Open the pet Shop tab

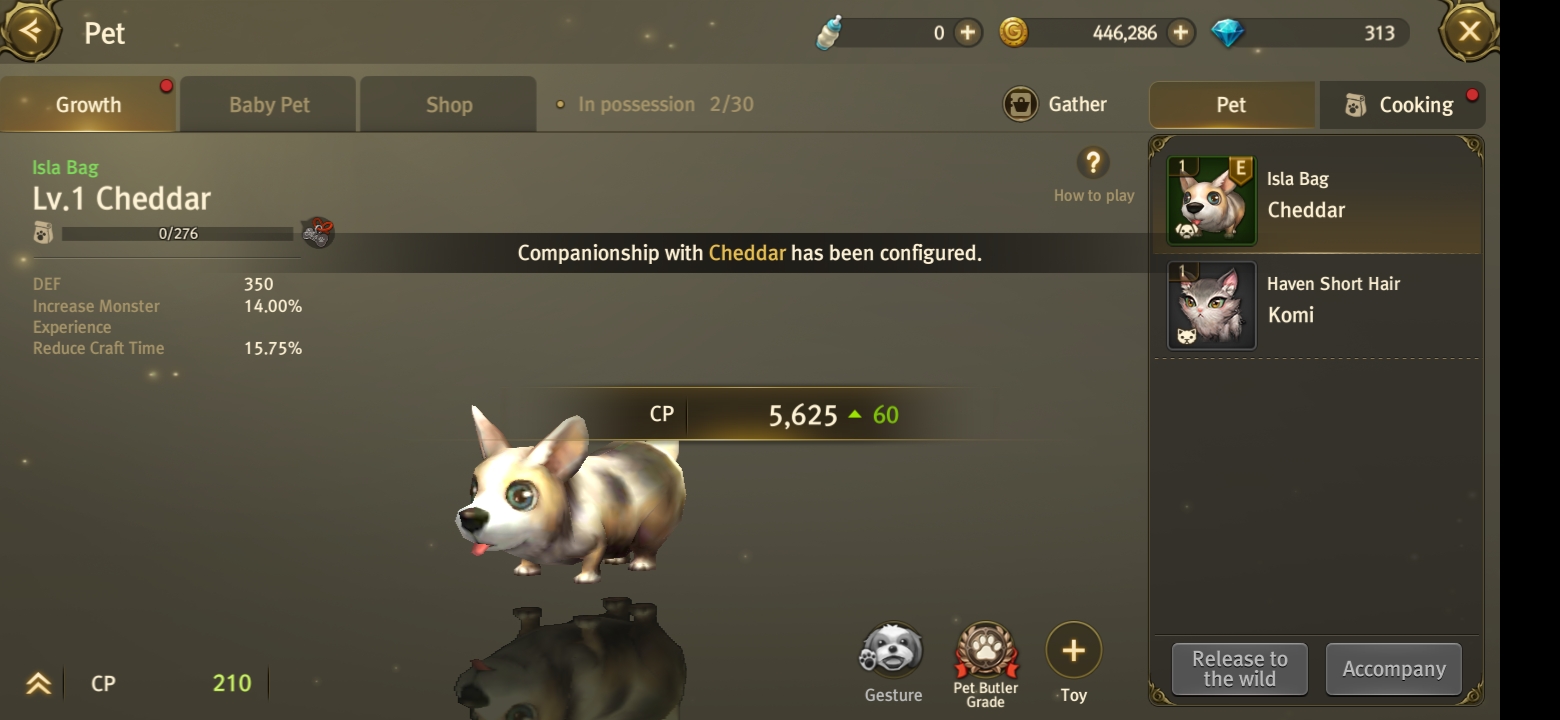(448, 105)
